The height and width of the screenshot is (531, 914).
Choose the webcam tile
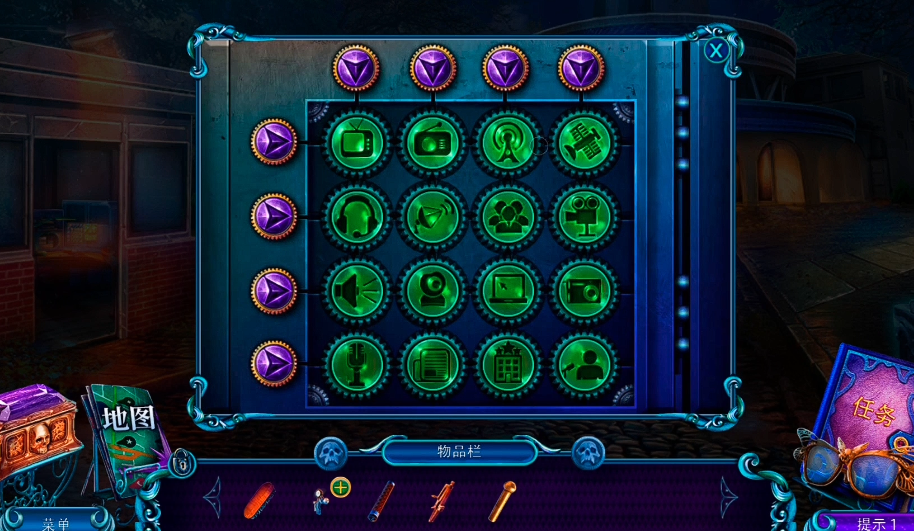coord(433,290)
